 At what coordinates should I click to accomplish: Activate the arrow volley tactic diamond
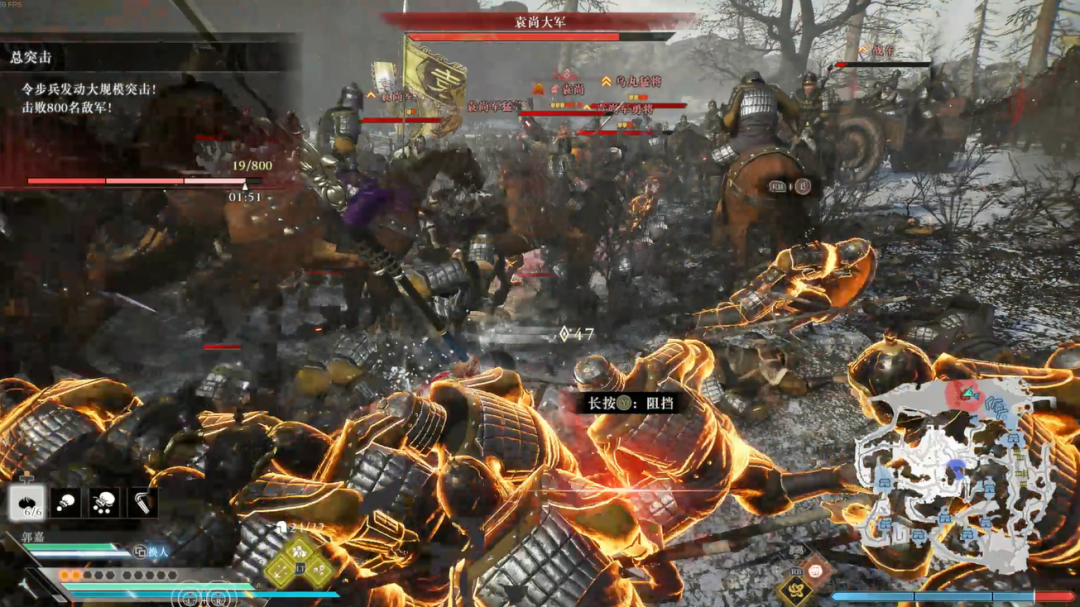tap(281, 570)
